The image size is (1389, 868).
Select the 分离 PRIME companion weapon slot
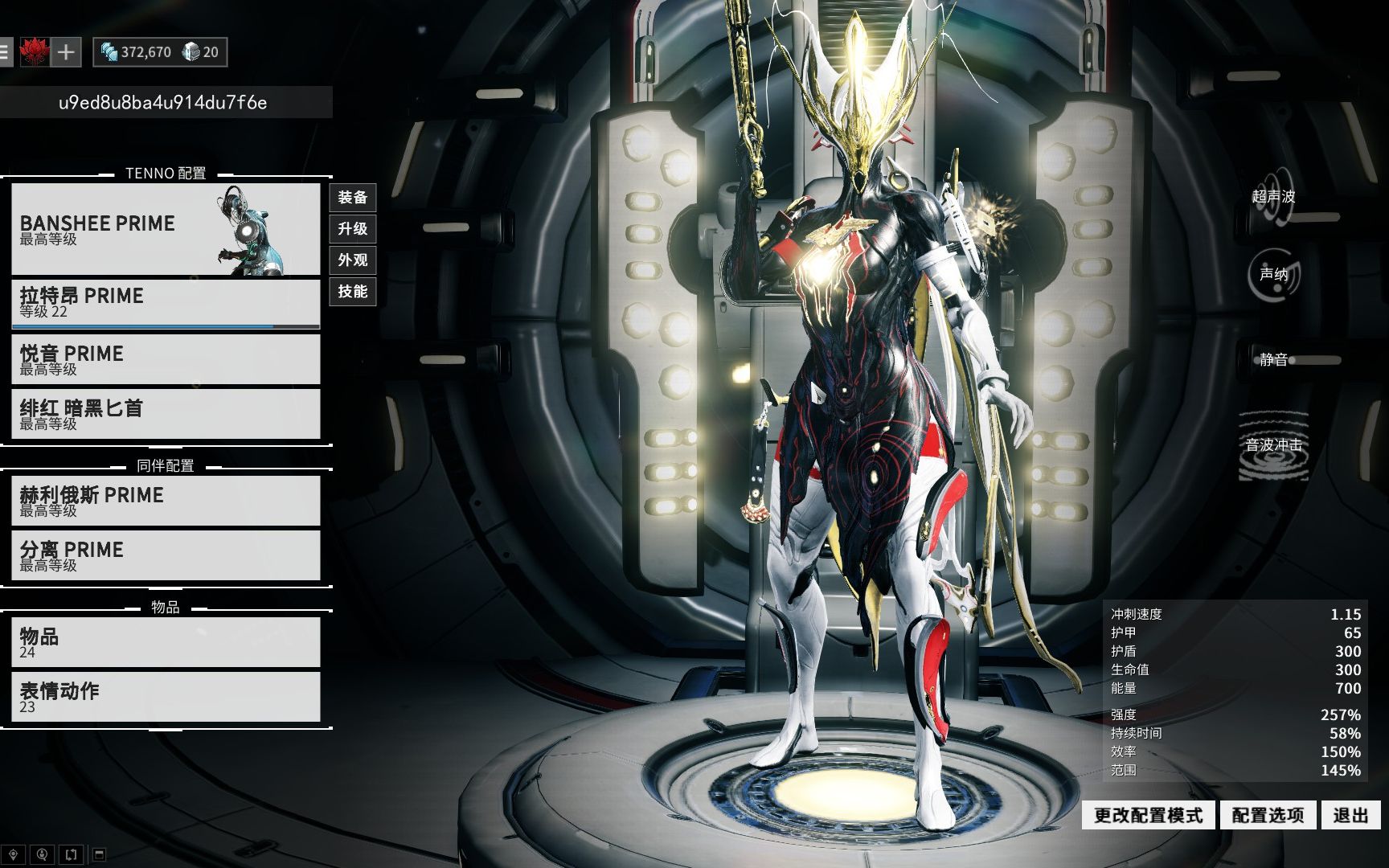166,555
